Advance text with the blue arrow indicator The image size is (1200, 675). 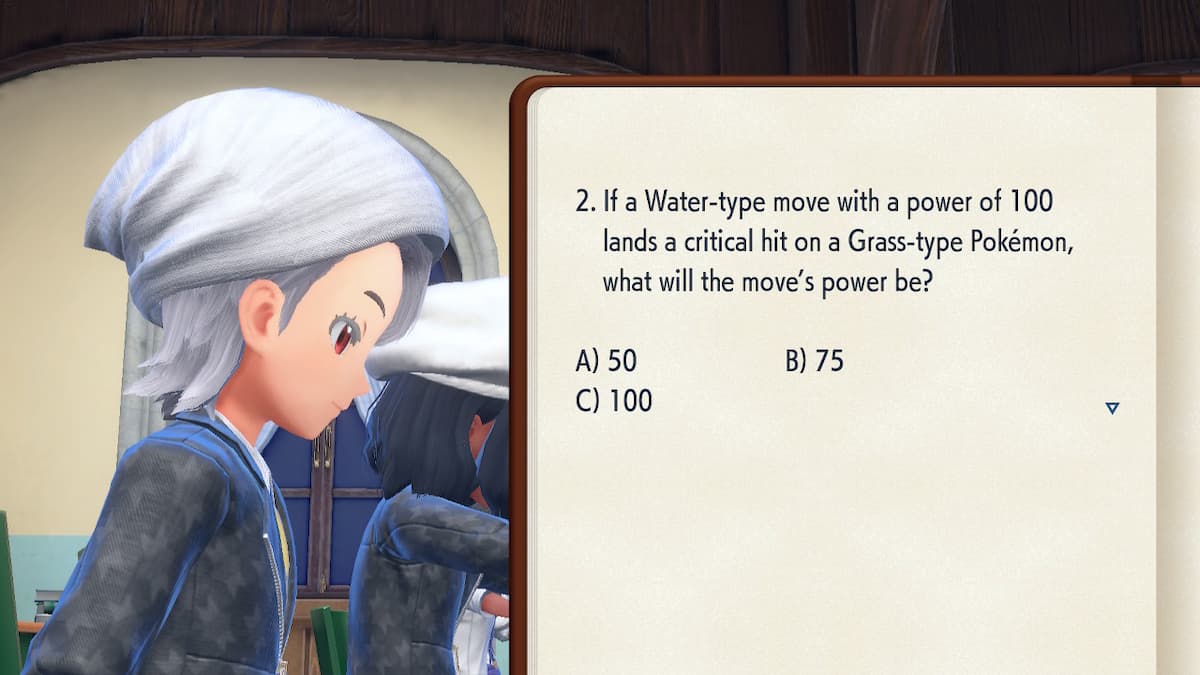[1112, 408]
